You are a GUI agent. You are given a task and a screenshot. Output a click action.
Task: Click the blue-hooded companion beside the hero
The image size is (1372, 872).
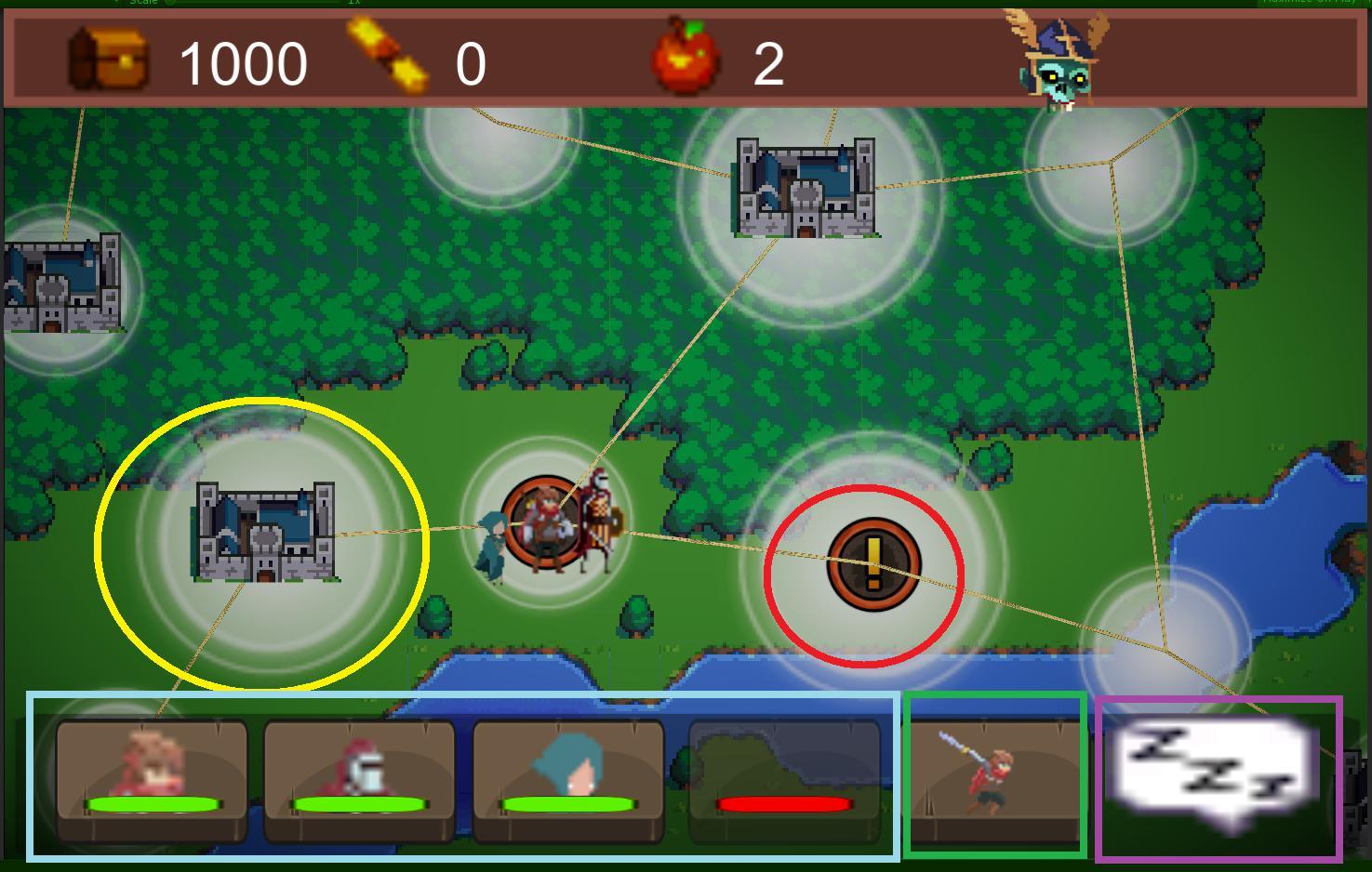click(494, 544)
